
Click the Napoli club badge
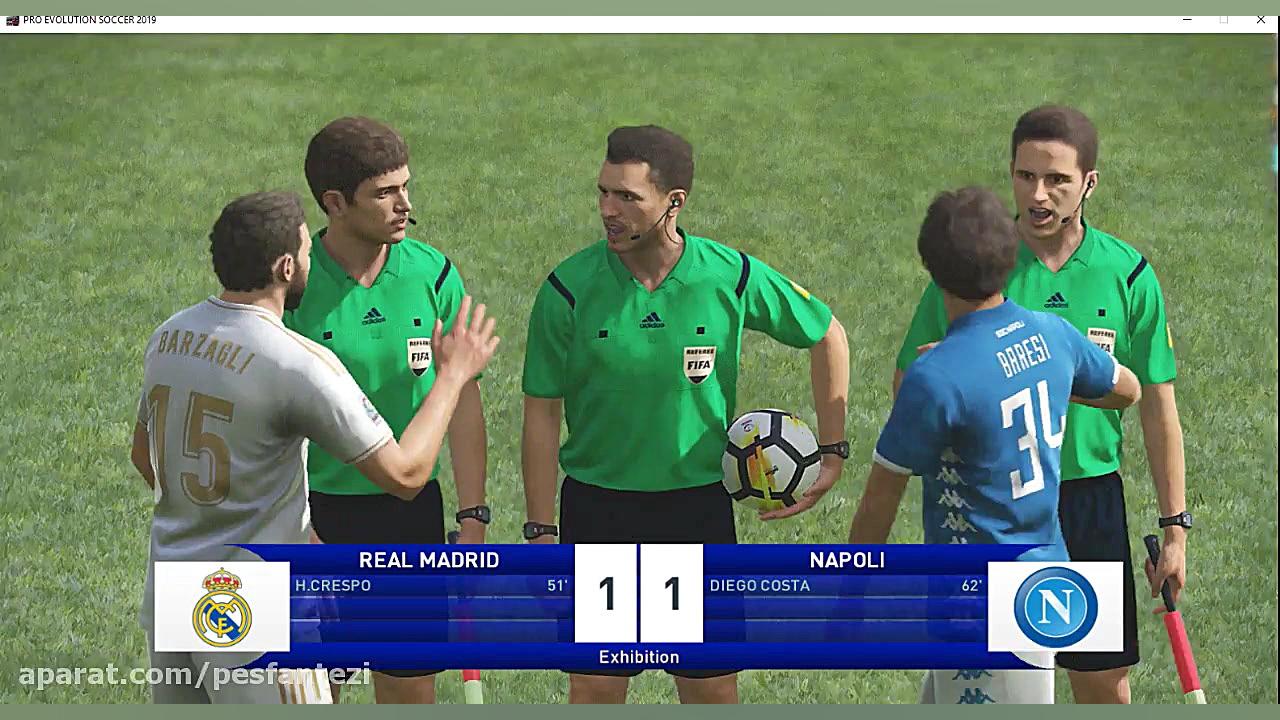[1056, 604]
